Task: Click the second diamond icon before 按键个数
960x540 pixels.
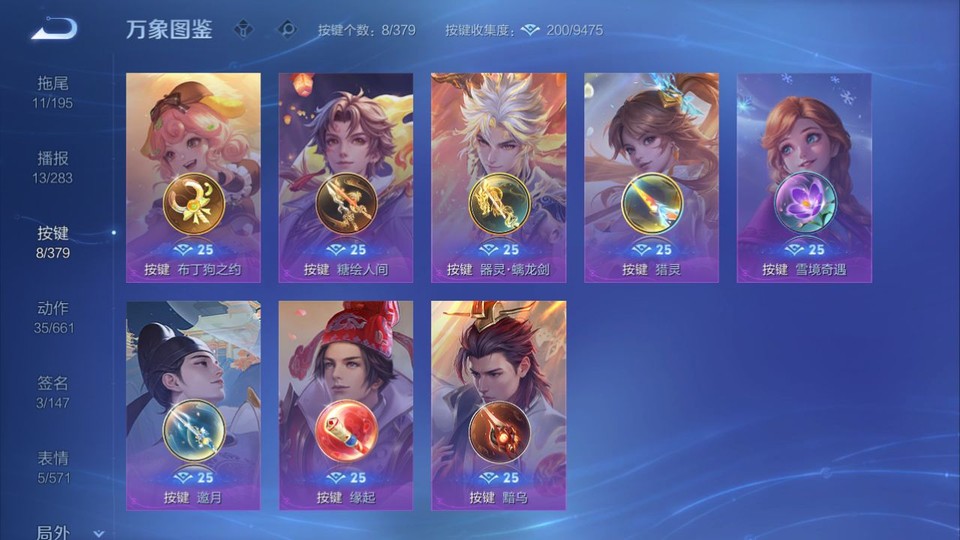Action: pos(287,30)
